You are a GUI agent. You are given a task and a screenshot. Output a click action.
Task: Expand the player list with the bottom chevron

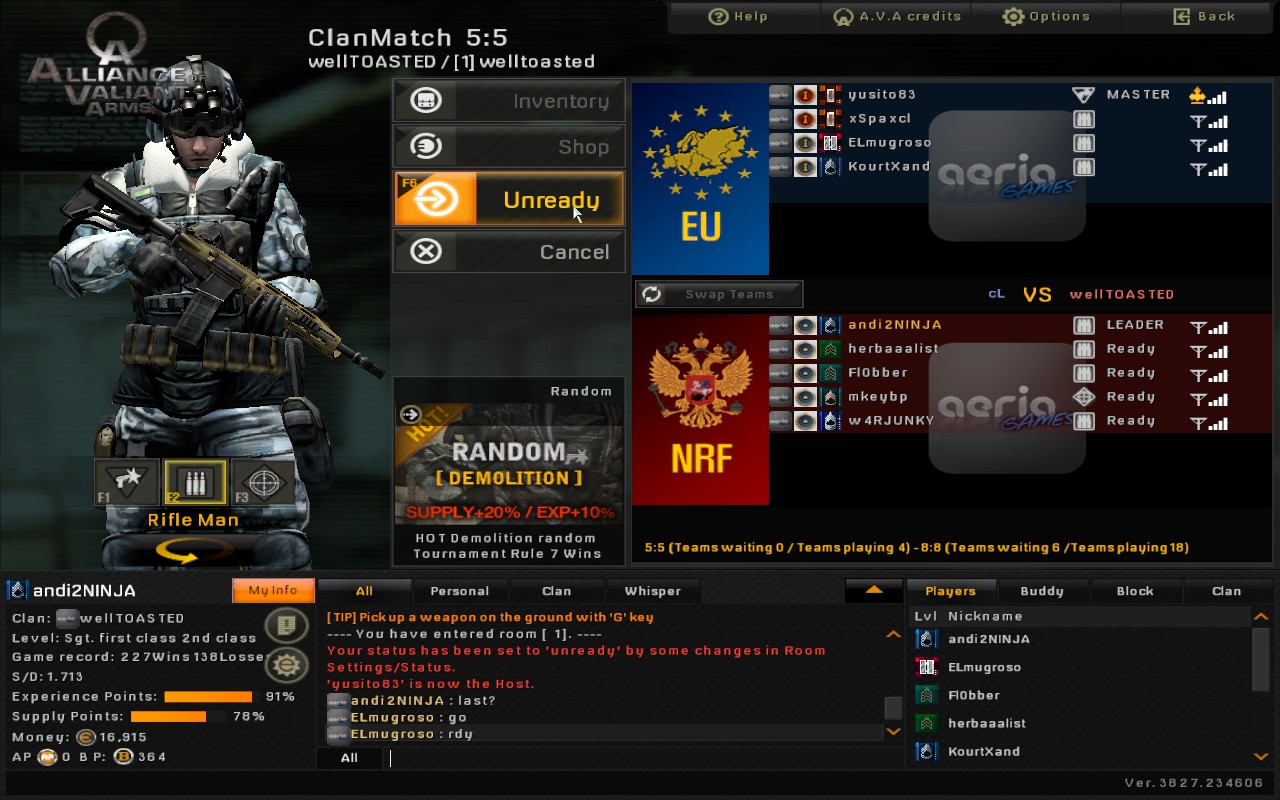(x=1261, y=758)
